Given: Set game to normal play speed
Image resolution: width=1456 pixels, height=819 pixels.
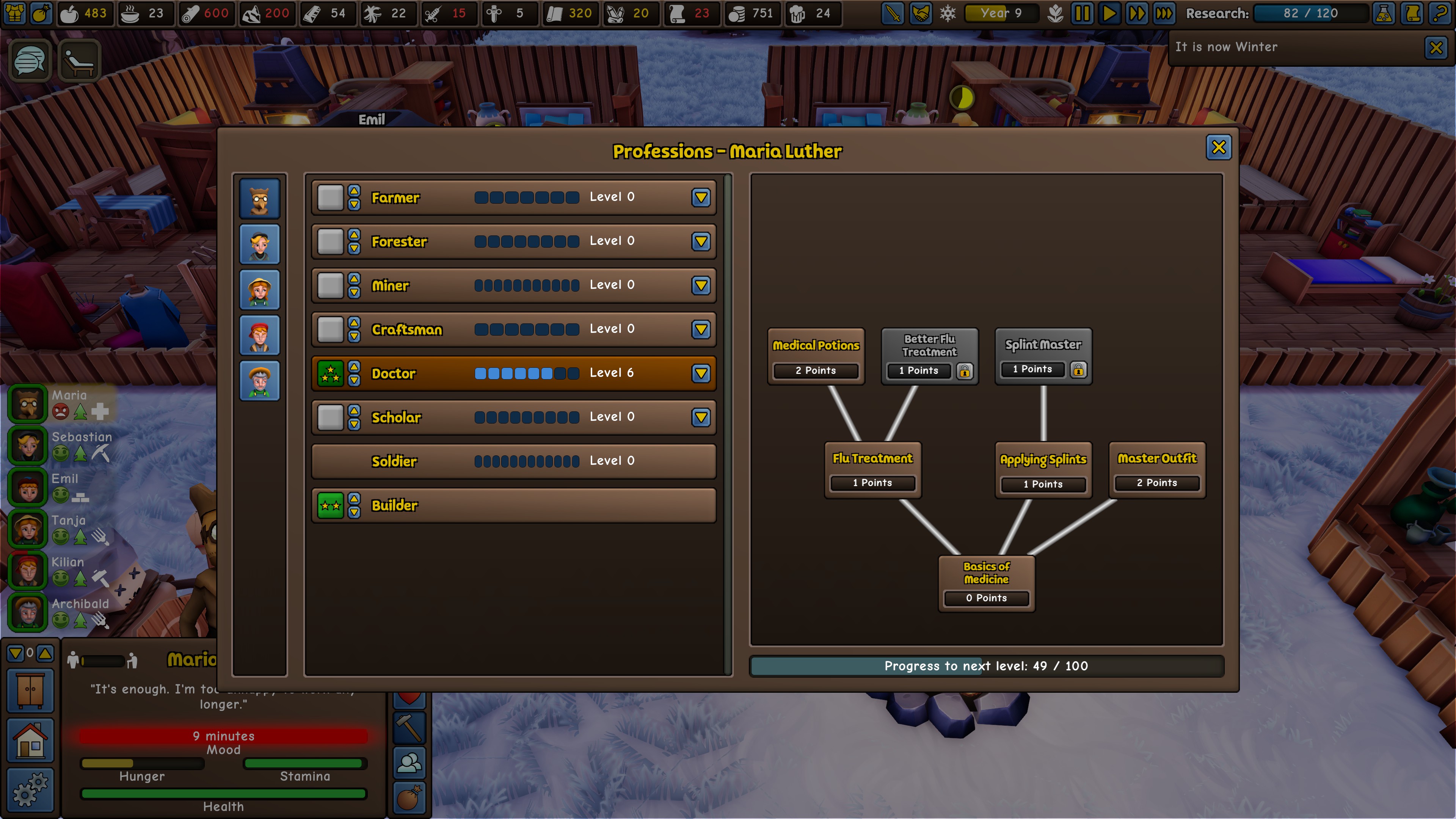Looking at the screenshot, I should click(1109, 14).
